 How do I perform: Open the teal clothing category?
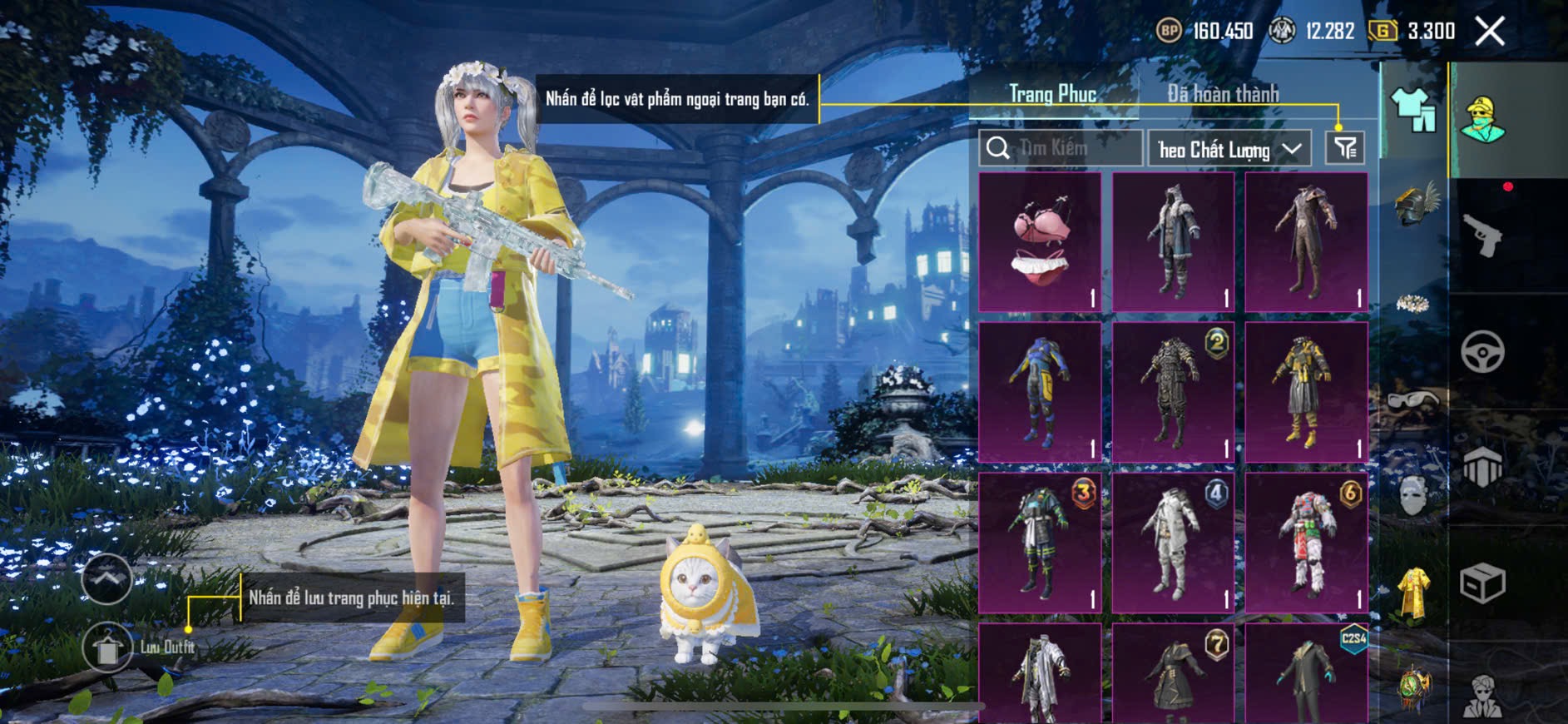[x=1413, y=110]
